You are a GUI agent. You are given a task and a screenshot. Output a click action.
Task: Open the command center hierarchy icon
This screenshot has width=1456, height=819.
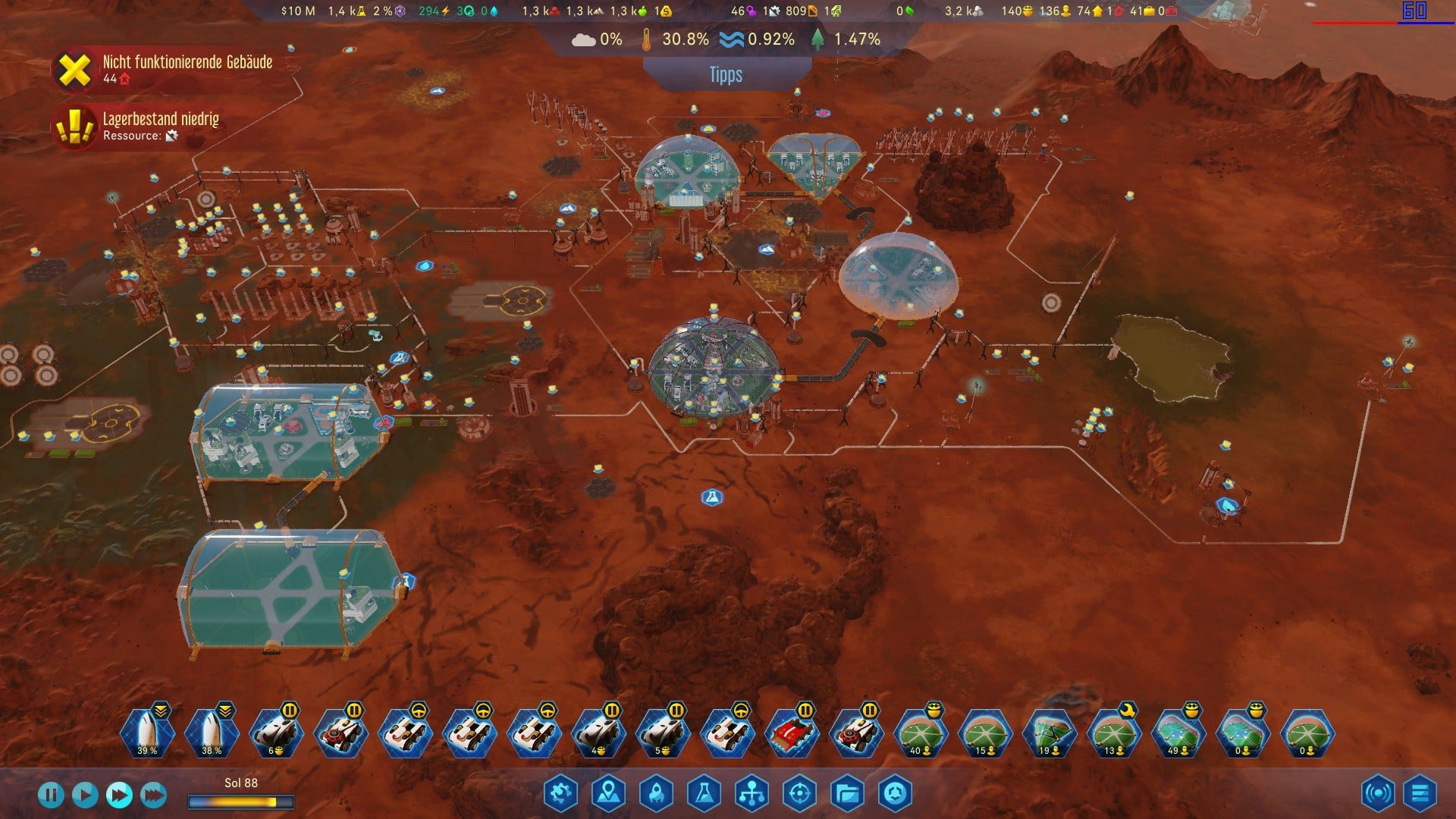pos(752,794)
